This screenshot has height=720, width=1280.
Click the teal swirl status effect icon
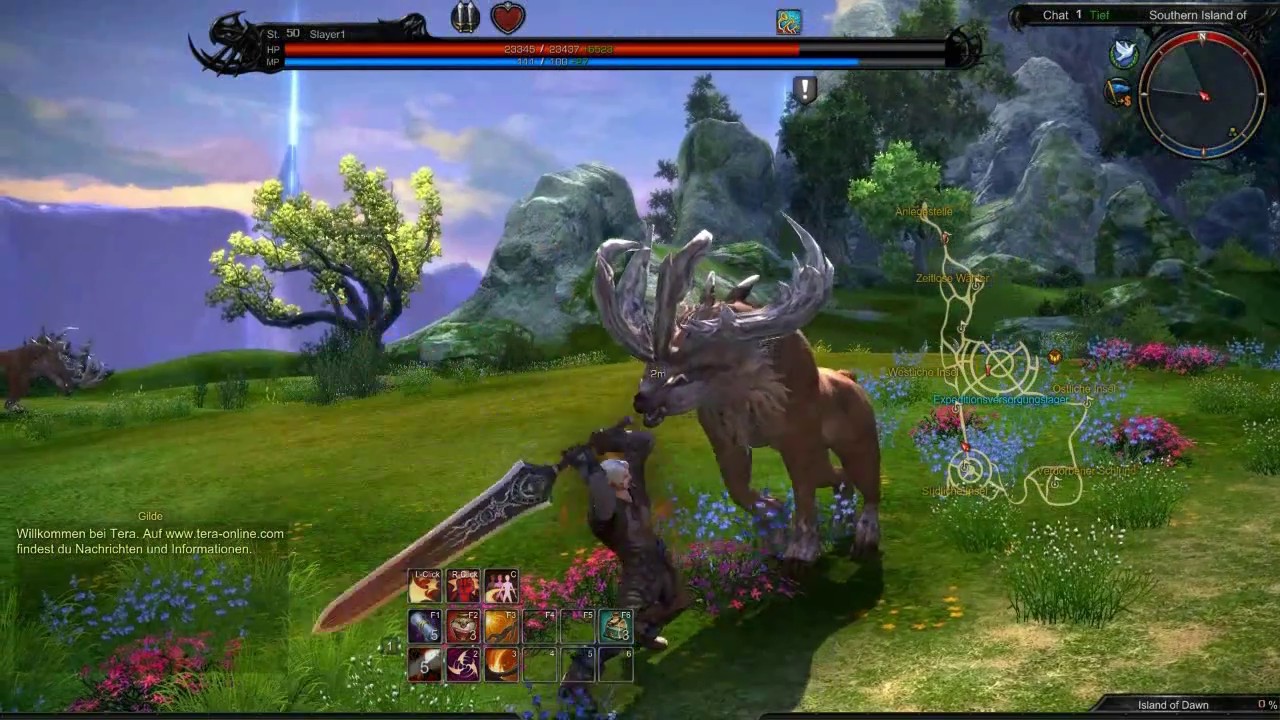click(x=788, y=22)
